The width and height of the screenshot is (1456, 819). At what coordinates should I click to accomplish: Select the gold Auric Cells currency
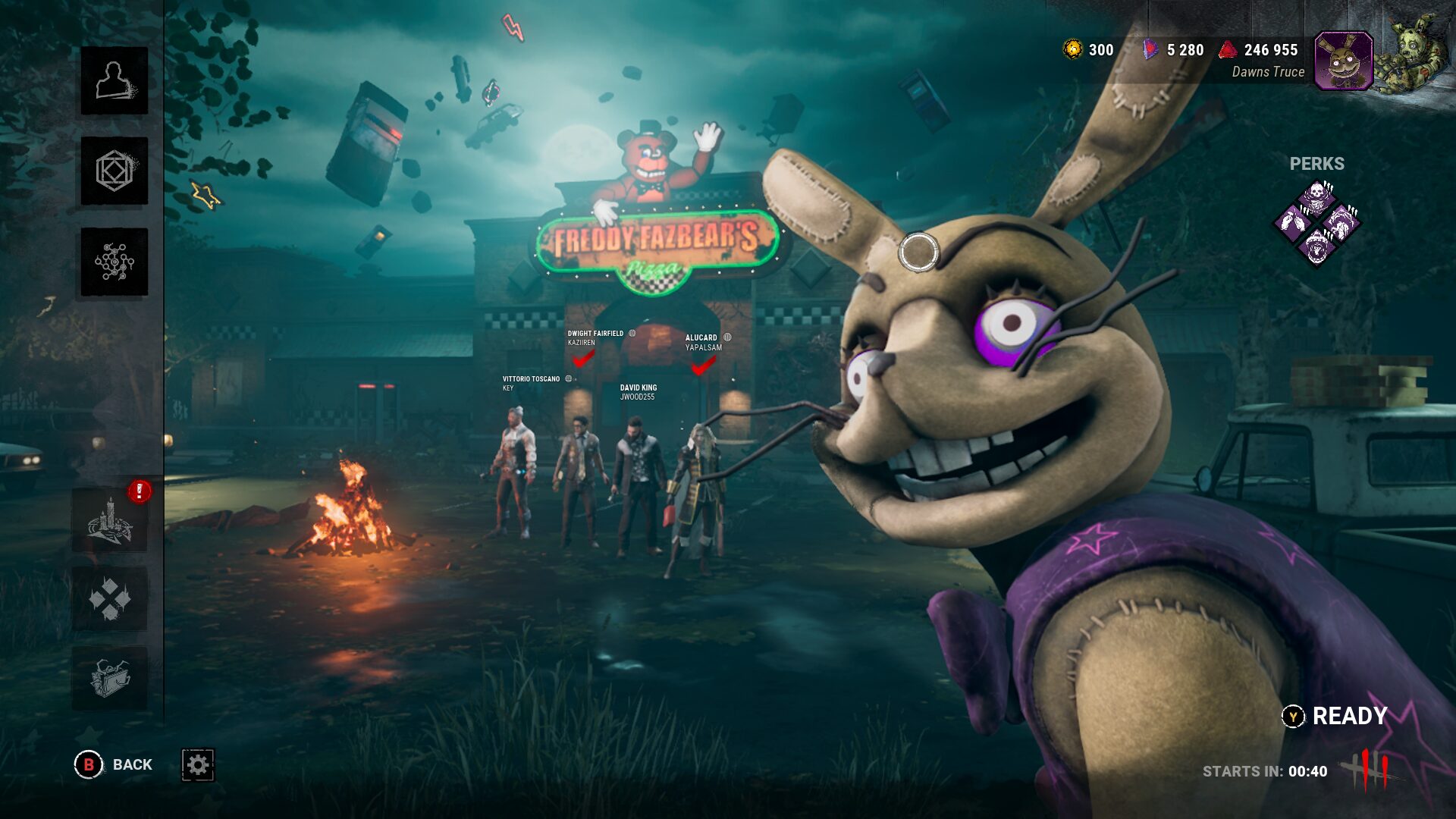(1088, 50)
